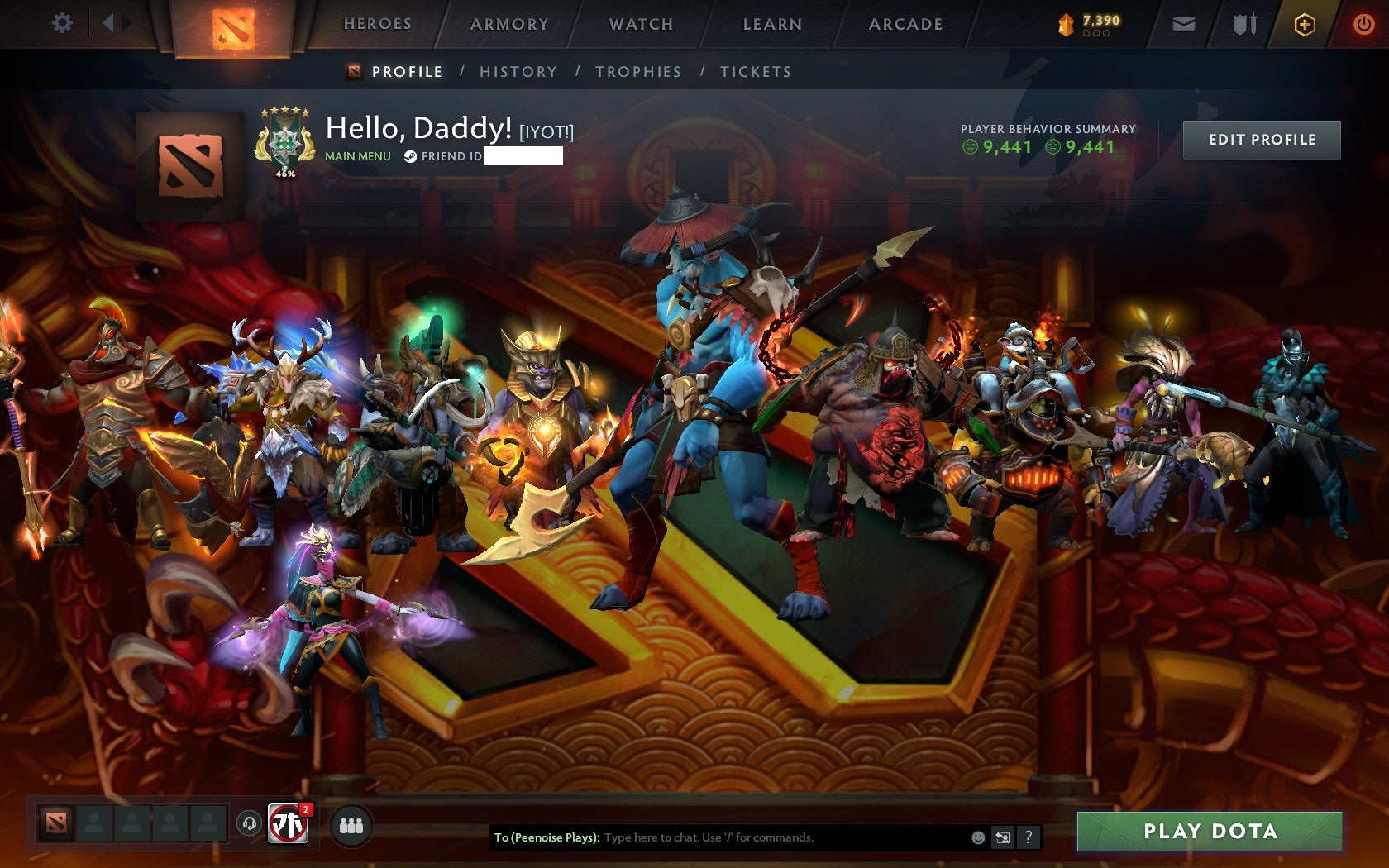The image size is (1389, 868).
Task: Open the guild icon with the red 2 badge
Action: pyautogui.click(x=289, y=823)
